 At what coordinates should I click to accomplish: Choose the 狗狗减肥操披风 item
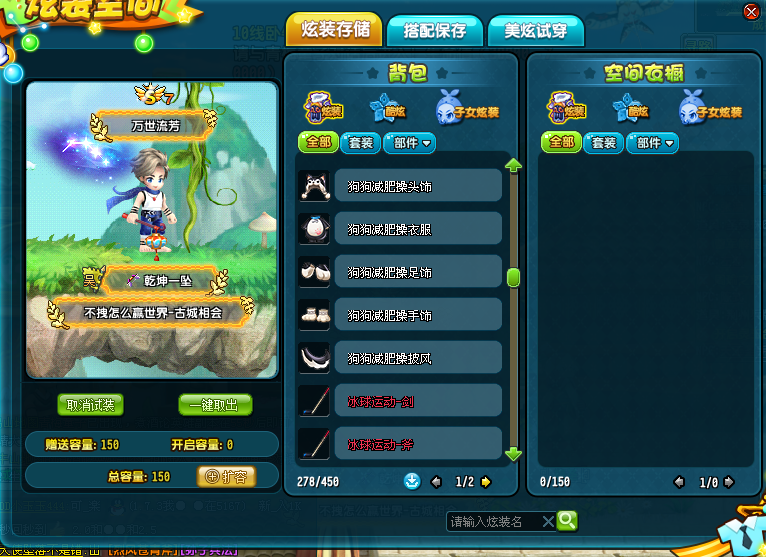pos(400,358)
